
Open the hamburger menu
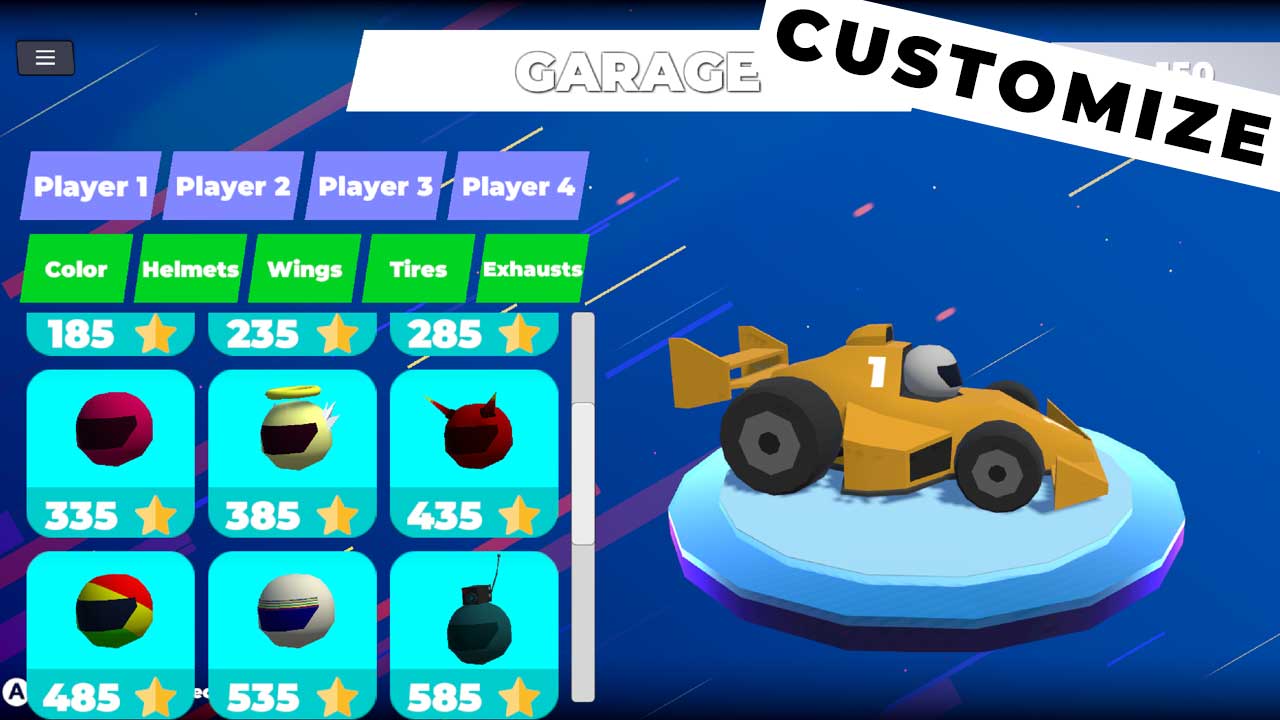coord(44,58)
